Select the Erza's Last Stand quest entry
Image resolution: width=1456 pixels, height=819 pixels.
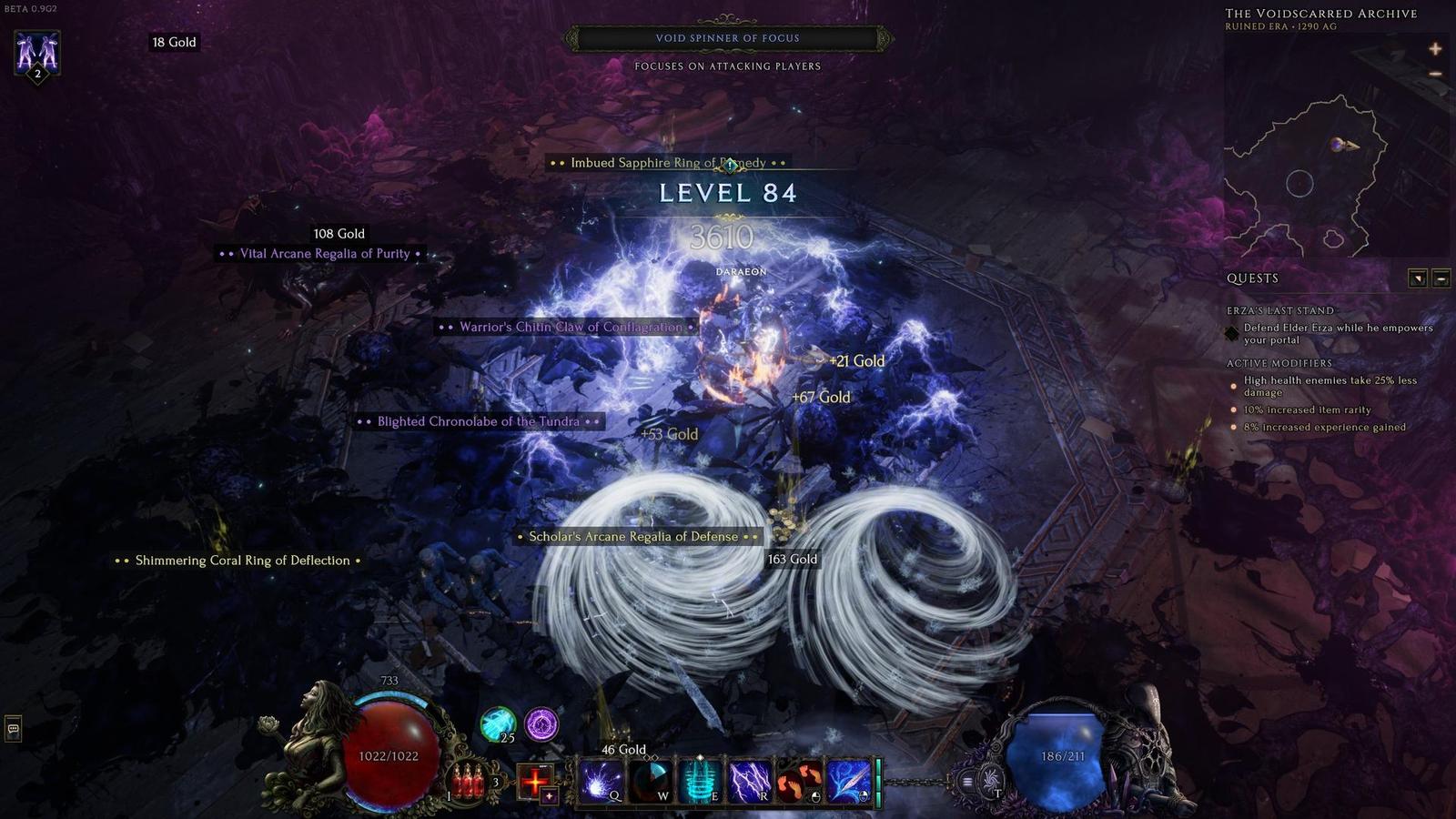click(x=1279, y=310)
